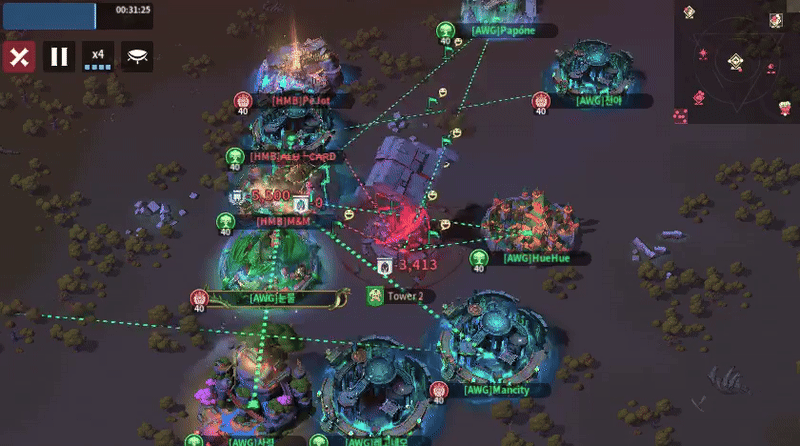This screenshot has width=800, height=446.
Task: Select the [AWG]Mancity base label
Action: point(496,390)
